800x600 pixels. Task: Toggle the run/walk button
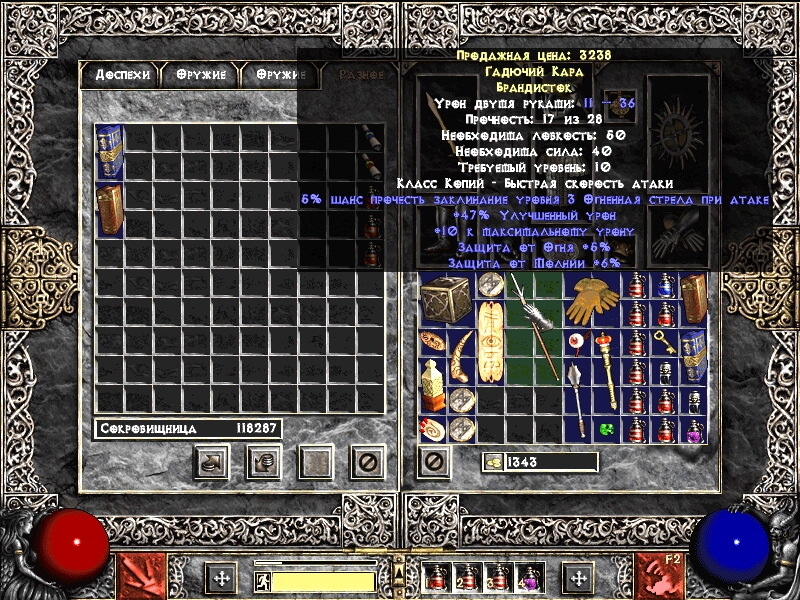pyautogui.click(x=260, y=579)
